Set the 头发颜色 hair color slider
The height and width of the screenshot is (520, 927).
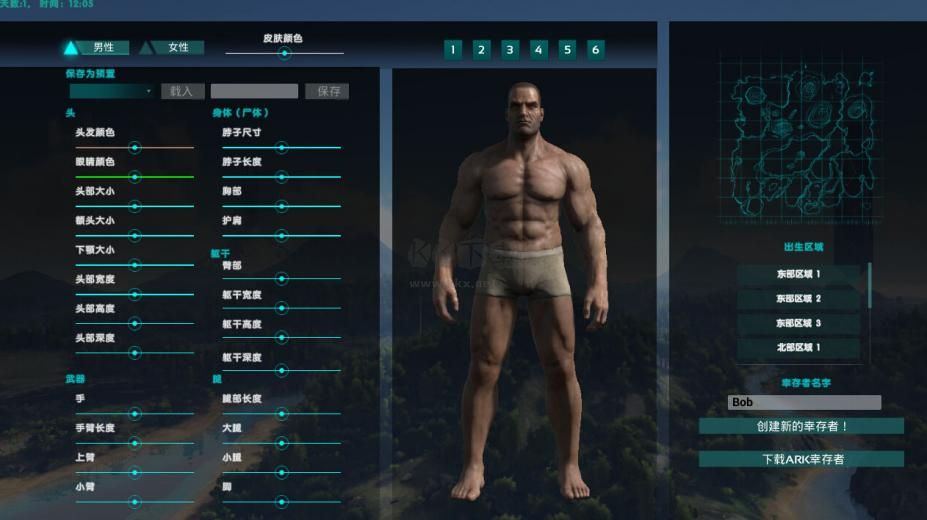coord(134,147)
